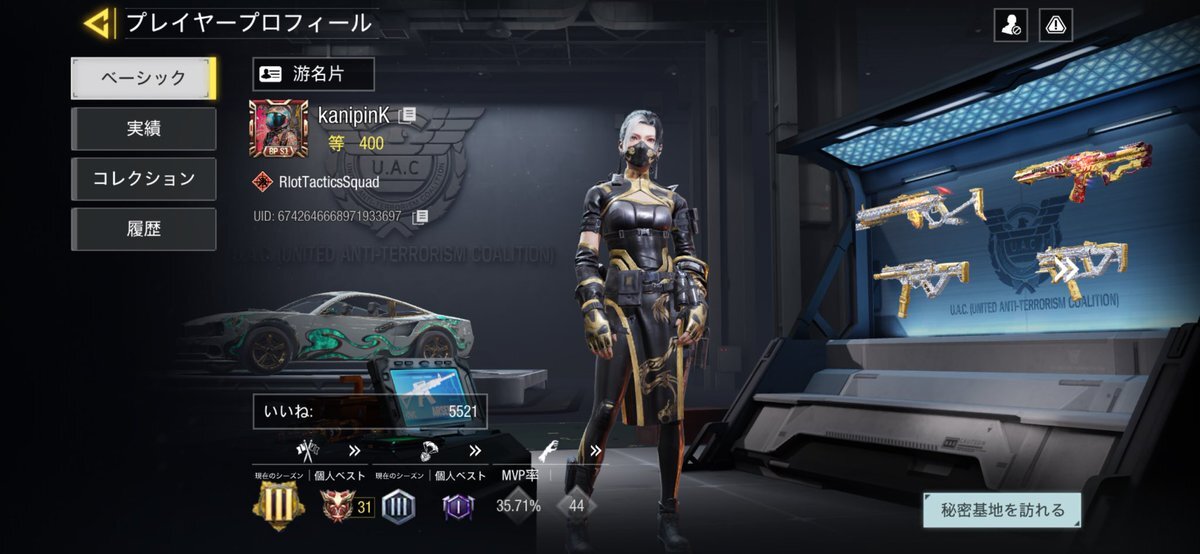Visit the secret base via 秘密基地を訪れる
This screenshot has width=1200, height=554.
pyautogui.click(x=1001, y=510)
